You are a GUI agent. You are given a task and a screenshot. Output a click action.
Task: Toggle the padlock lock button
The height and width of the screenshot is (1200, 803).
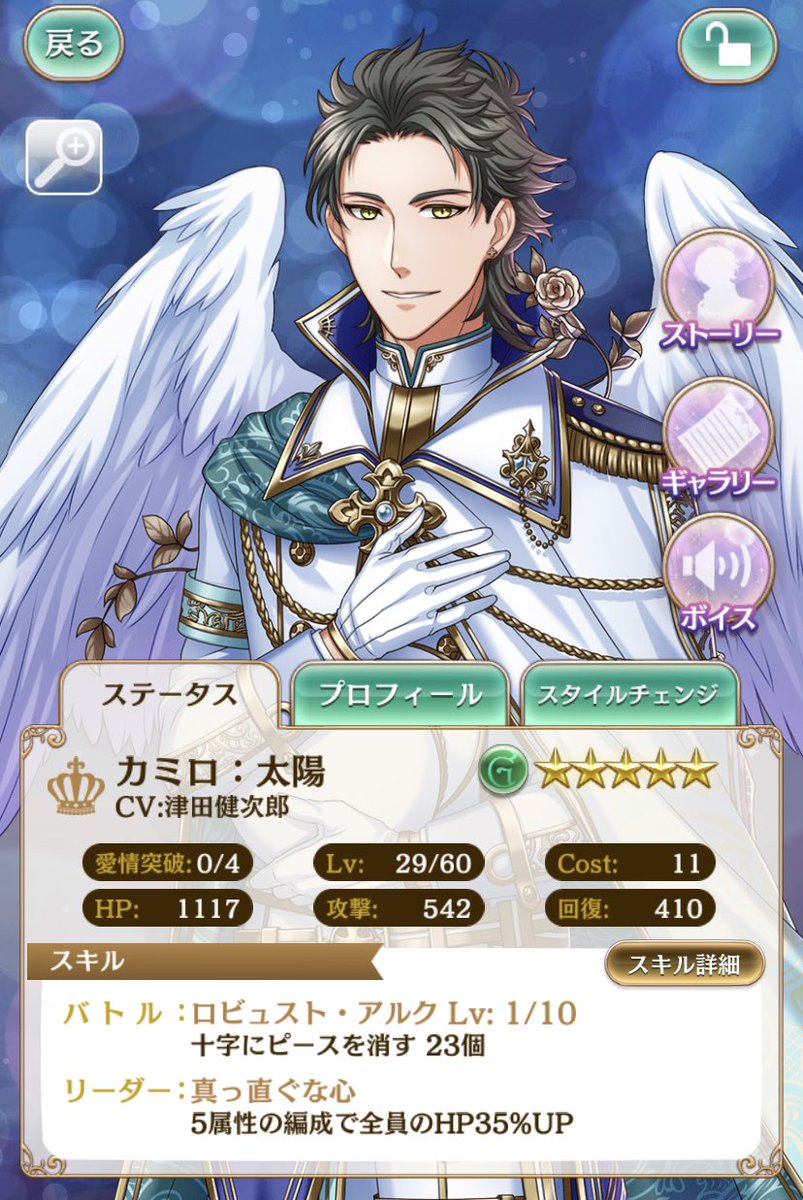click(x=727, y=46)
